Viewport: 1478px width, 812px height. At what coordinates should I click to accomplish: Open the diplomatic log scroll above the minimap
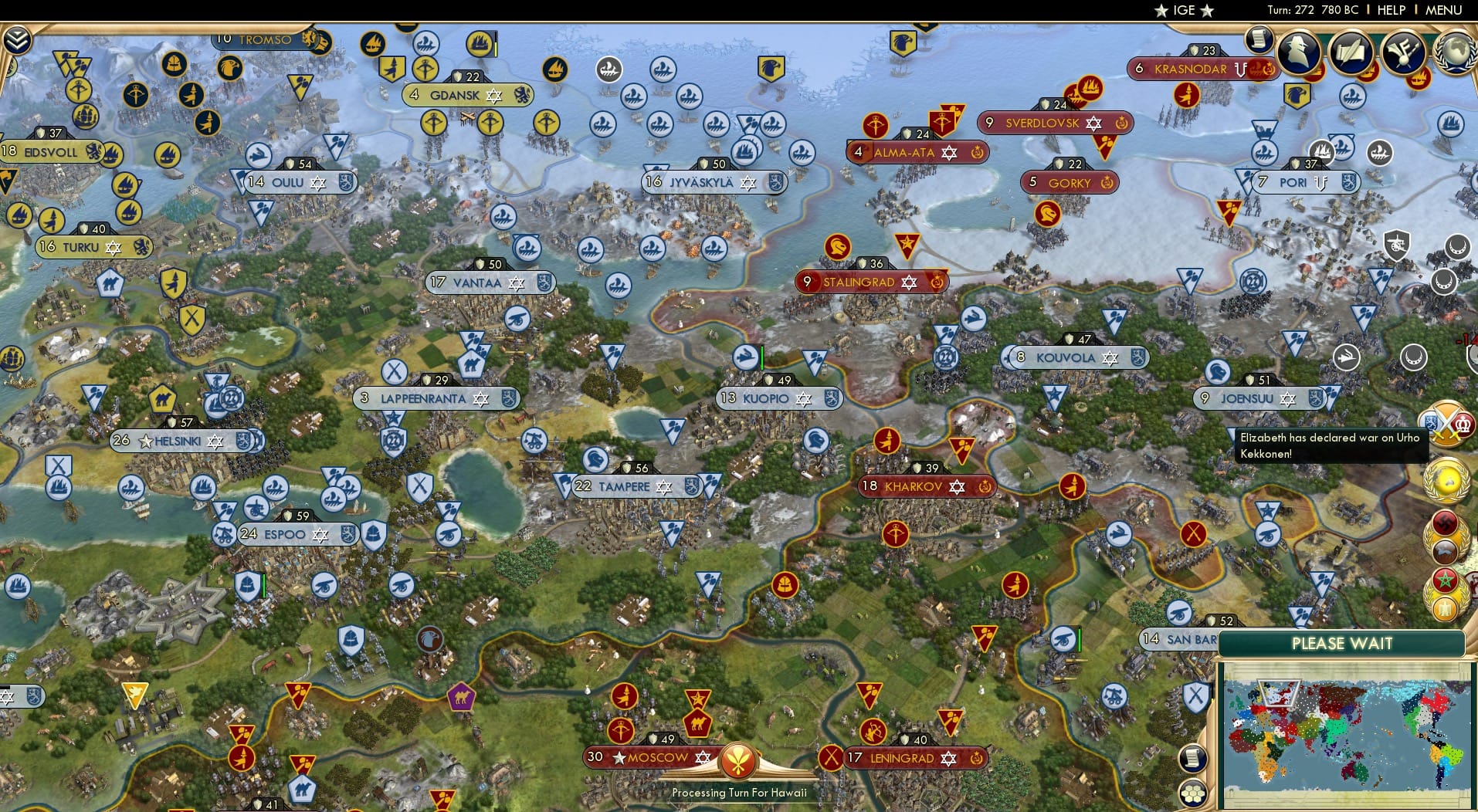click(1193, 758)
